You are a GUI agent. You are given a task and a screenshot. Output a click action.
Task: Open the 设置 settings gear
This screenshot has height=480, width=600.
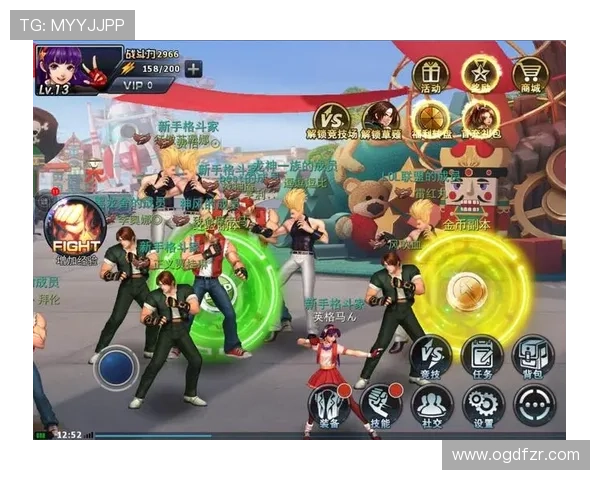tap(483, 405)
